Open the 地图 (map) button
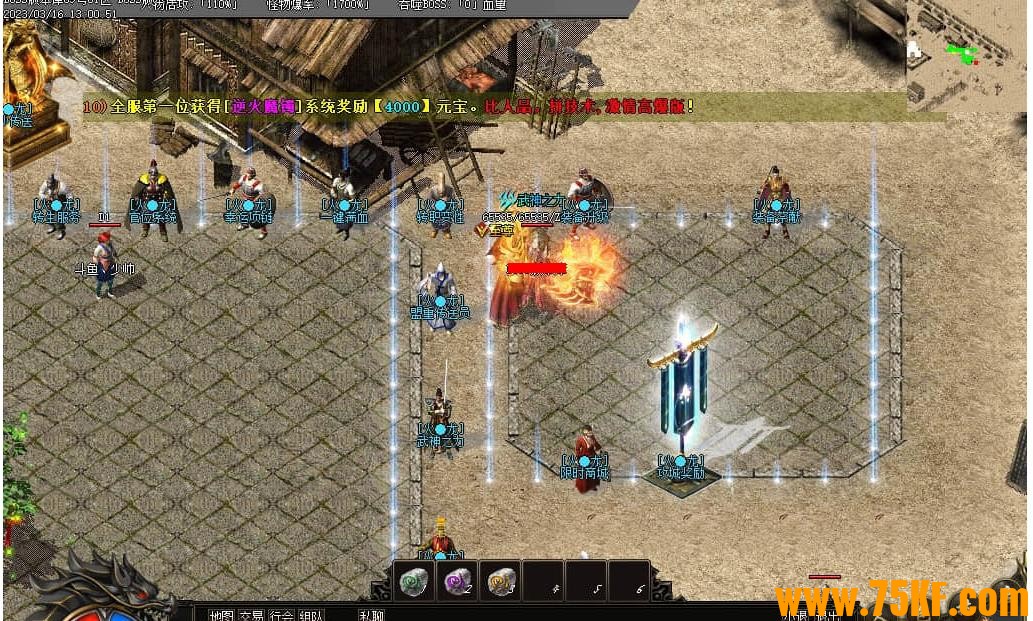This screenshot has height=621, width=1033. click(x=220, y=614)
